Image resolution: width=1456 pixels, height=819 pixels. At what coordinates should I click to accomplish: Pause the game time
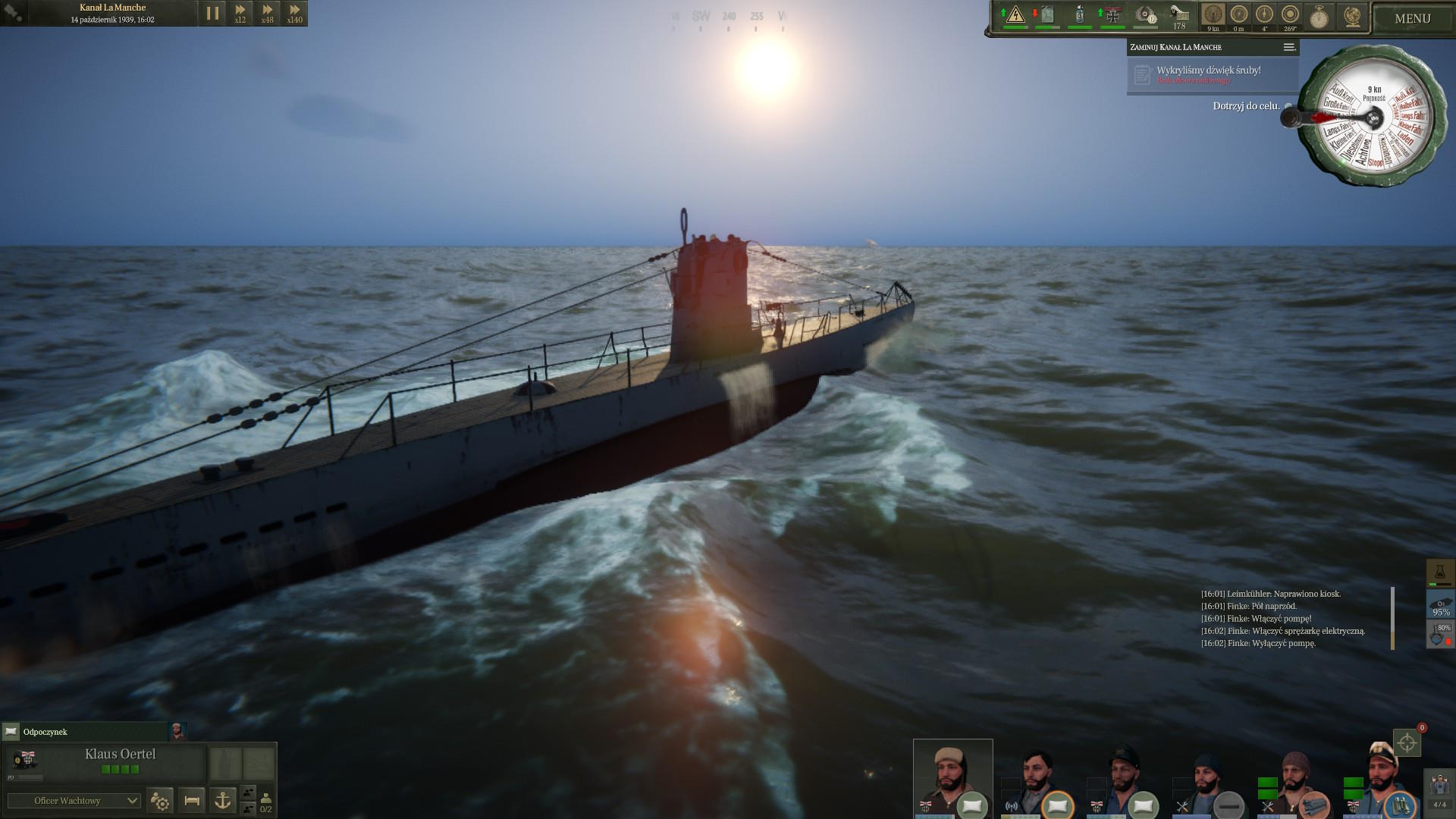[212, 14]
